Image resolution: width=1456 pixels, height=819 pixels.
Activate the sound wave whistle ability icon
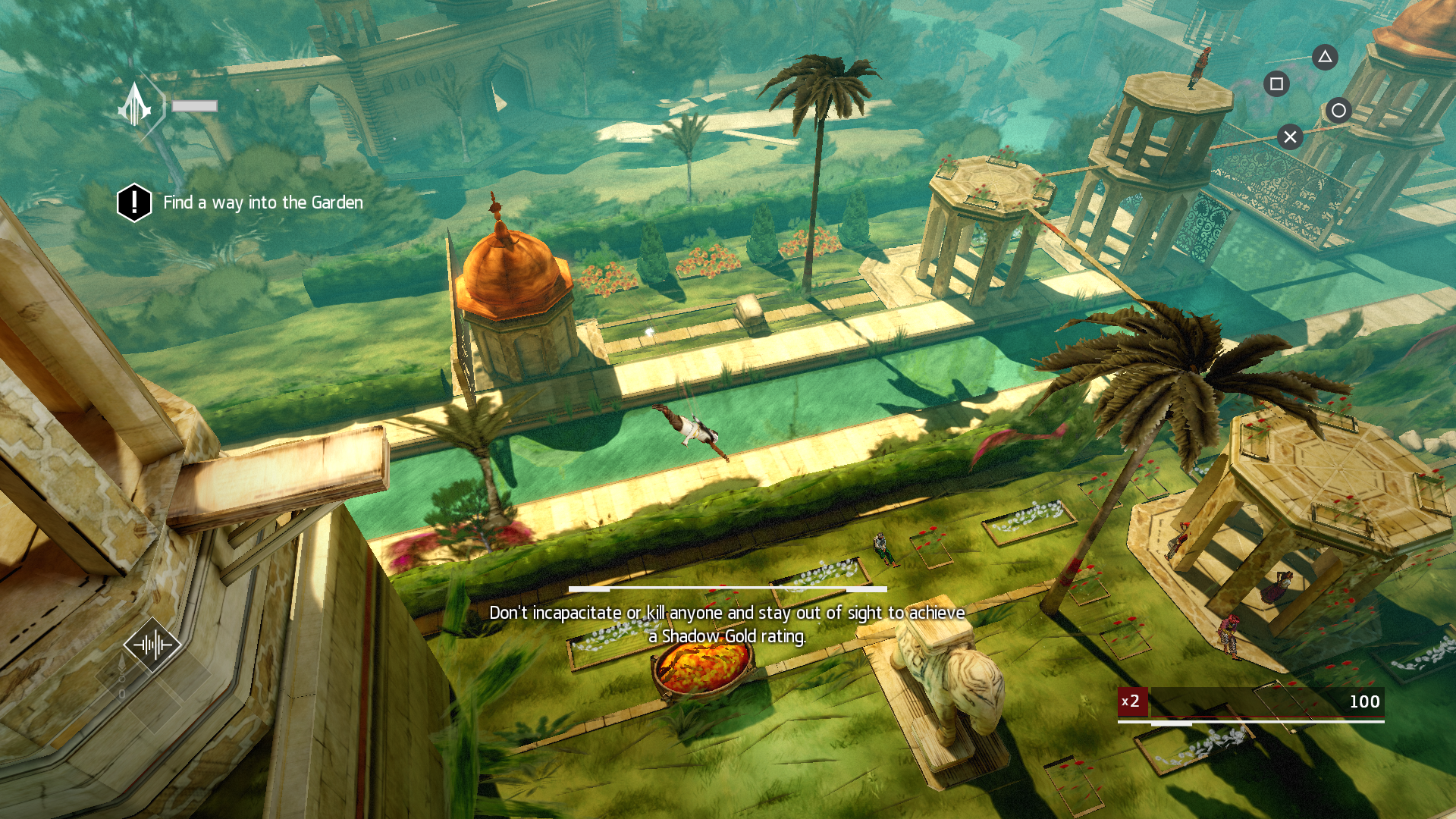[x=152, y=645]
